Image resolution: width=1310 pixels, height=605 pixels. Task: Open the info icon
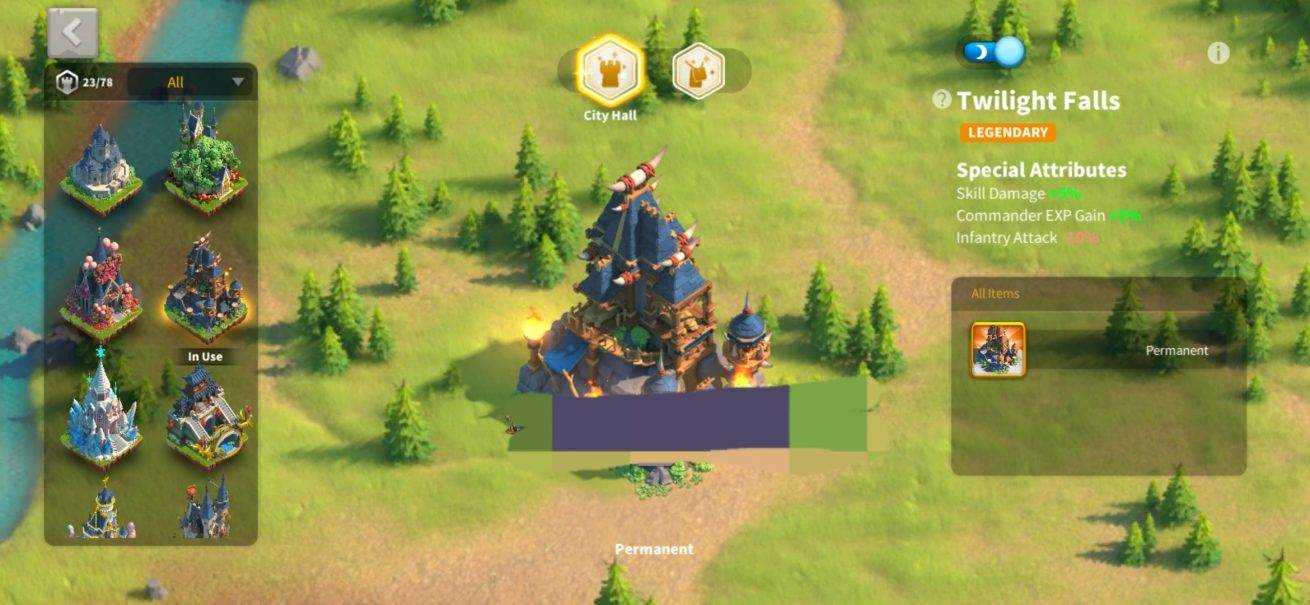1217,54
